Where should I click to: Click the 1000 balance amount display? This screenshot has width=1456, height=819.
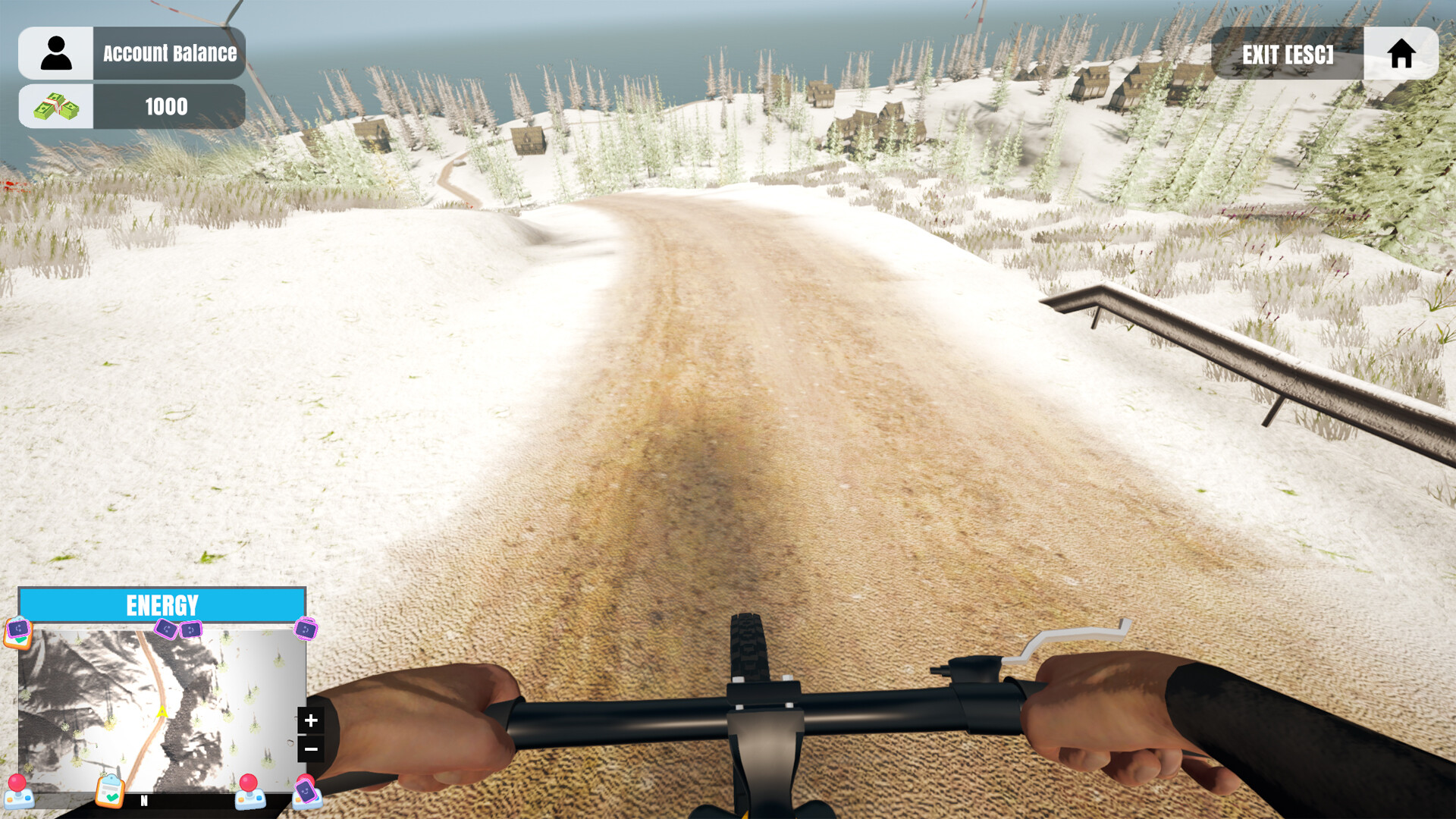click(x=165, y=106)
